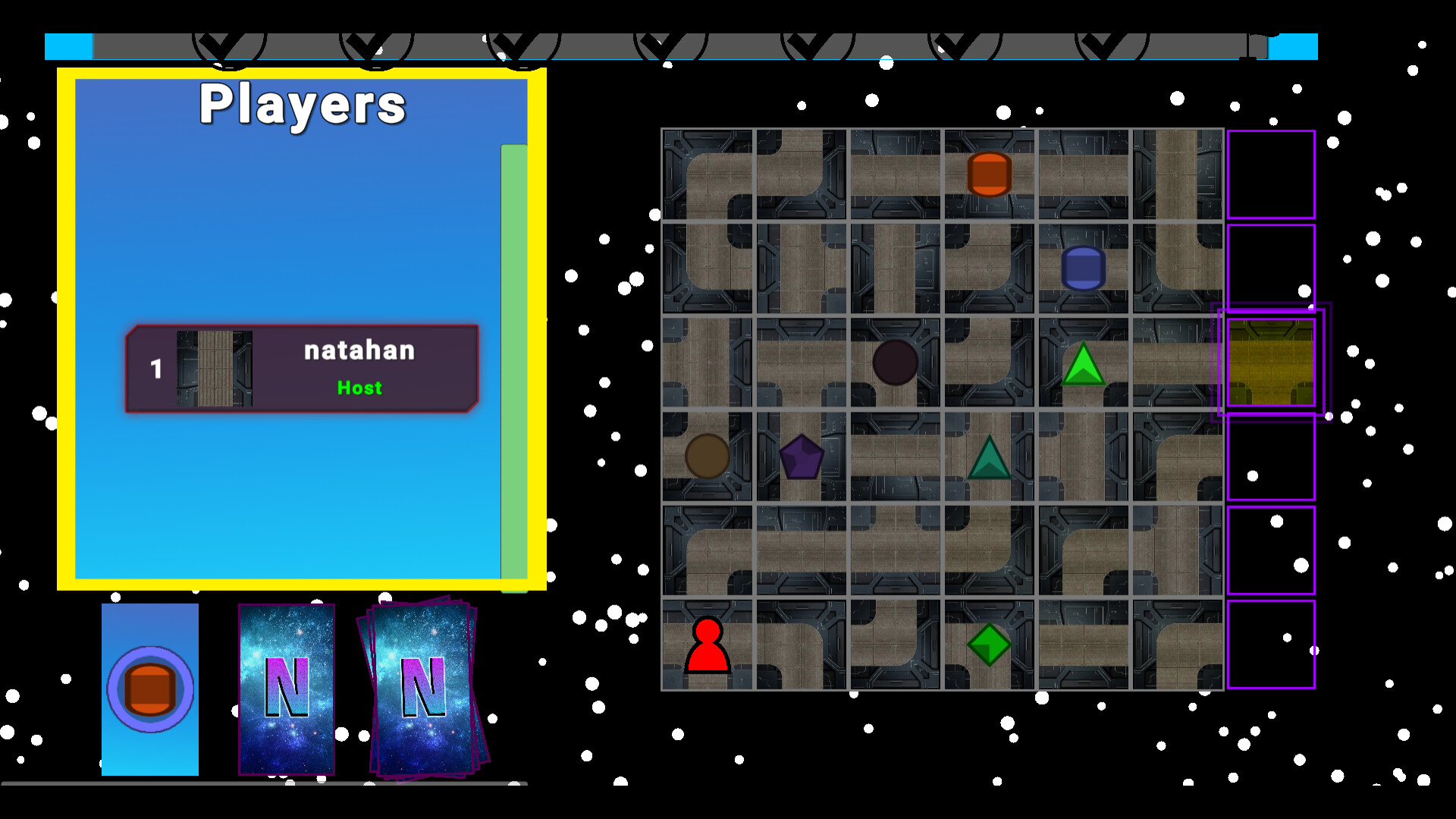Click the yellow highlighted tile slot on the right edge
Screen dimensions: 1456x819
coord(1270,362)
